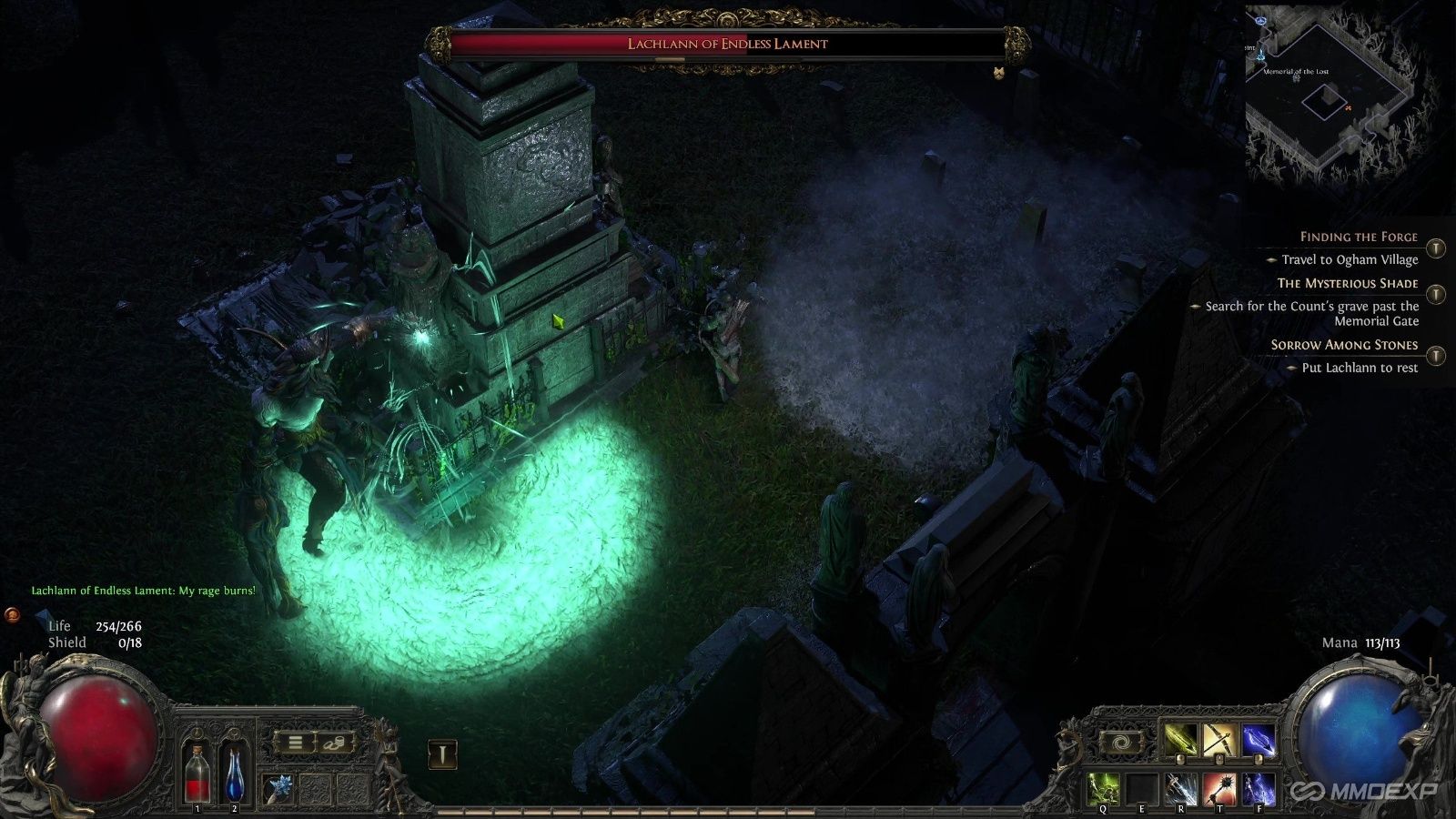The width and height of the screenshot is (1456, 819).
Task: Toggle tracking for The Mysterious Shade quest
Action: 1434,295
